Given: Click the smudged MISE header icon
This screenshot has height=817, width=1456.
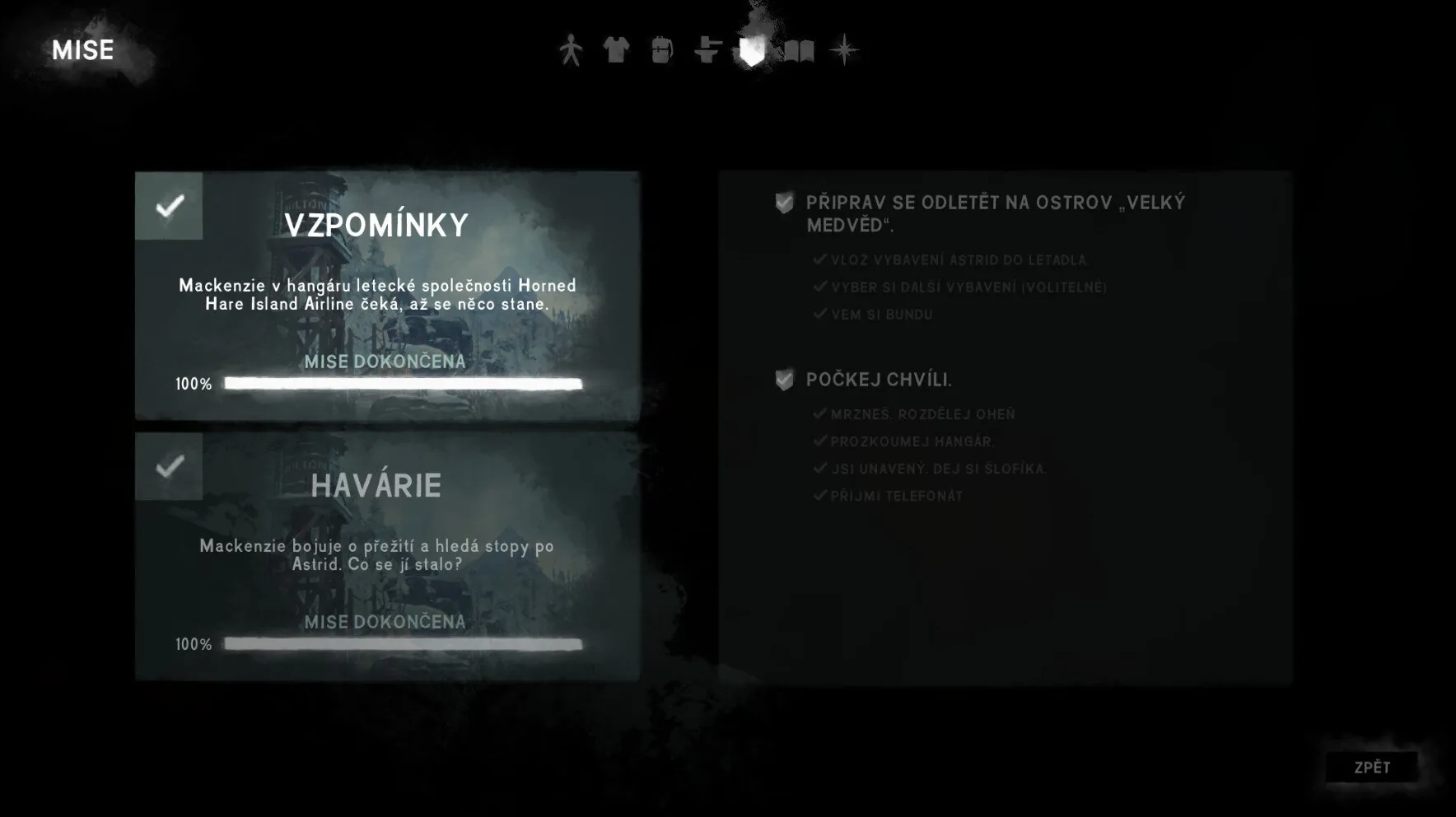Looking at the screenshot, I should [x=82, y=50].
